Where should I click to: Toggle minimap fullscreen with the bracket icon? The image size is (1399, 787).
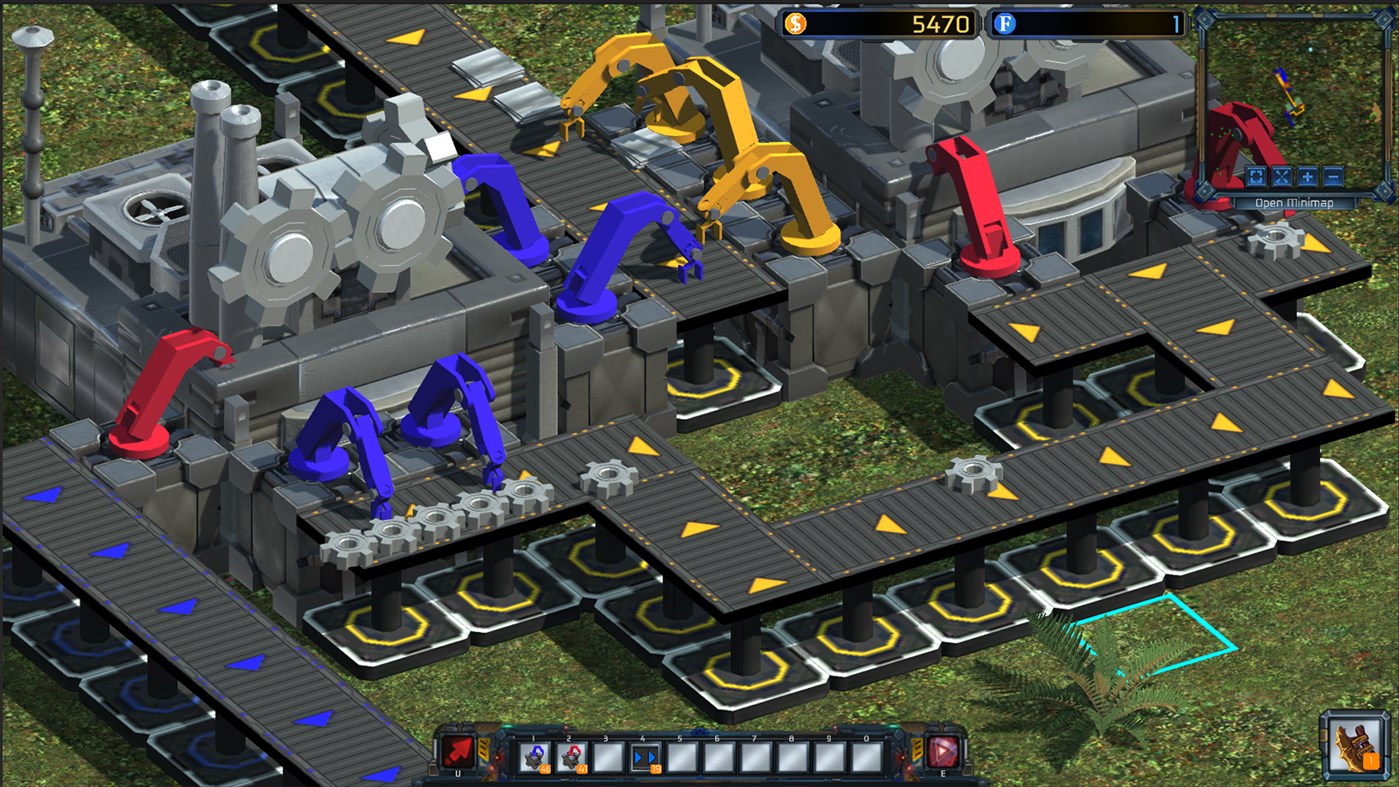click(1255, 176)
